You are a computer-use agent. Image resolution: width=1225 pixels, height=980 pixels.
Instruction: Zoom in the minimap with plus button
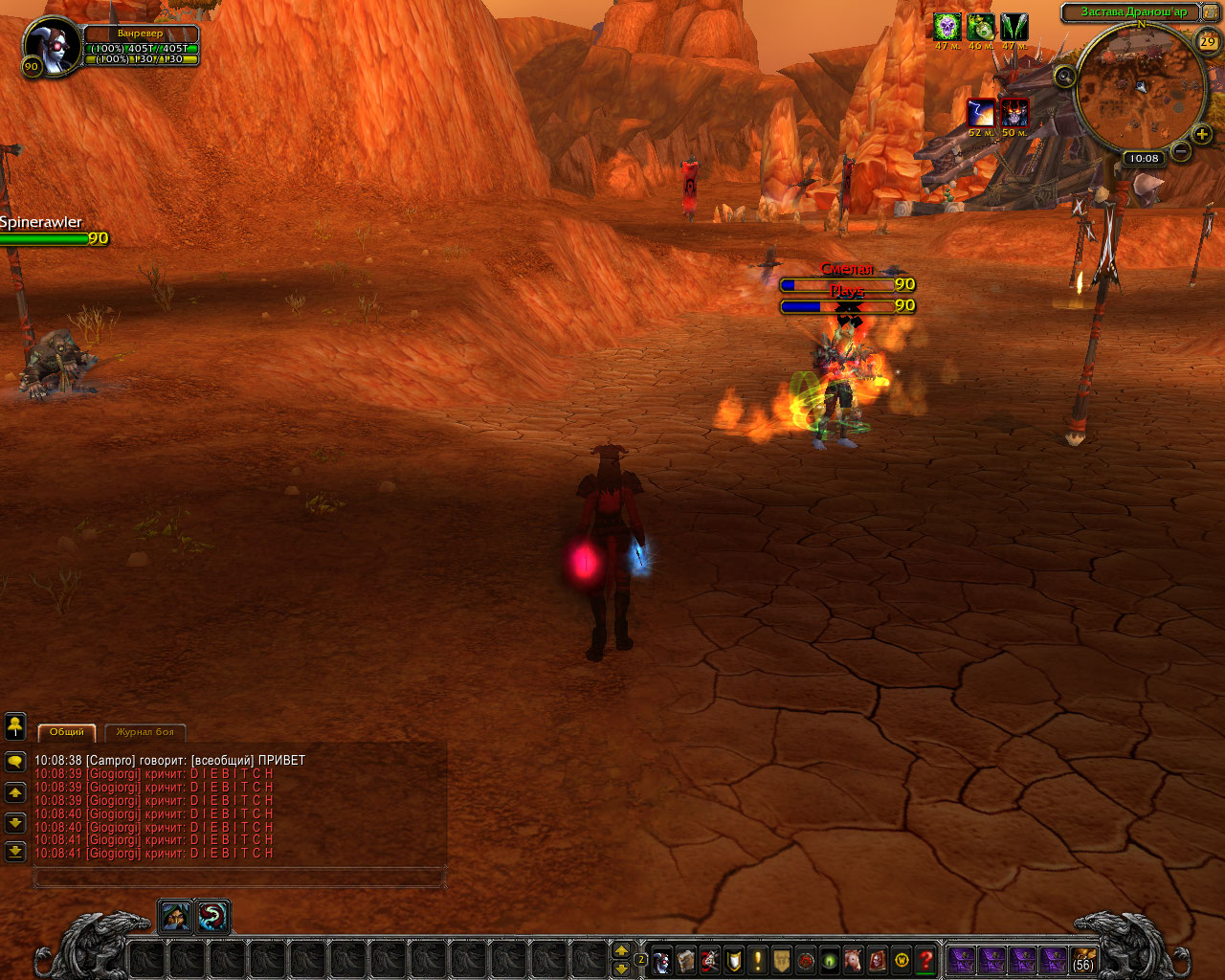[1202, 135]
